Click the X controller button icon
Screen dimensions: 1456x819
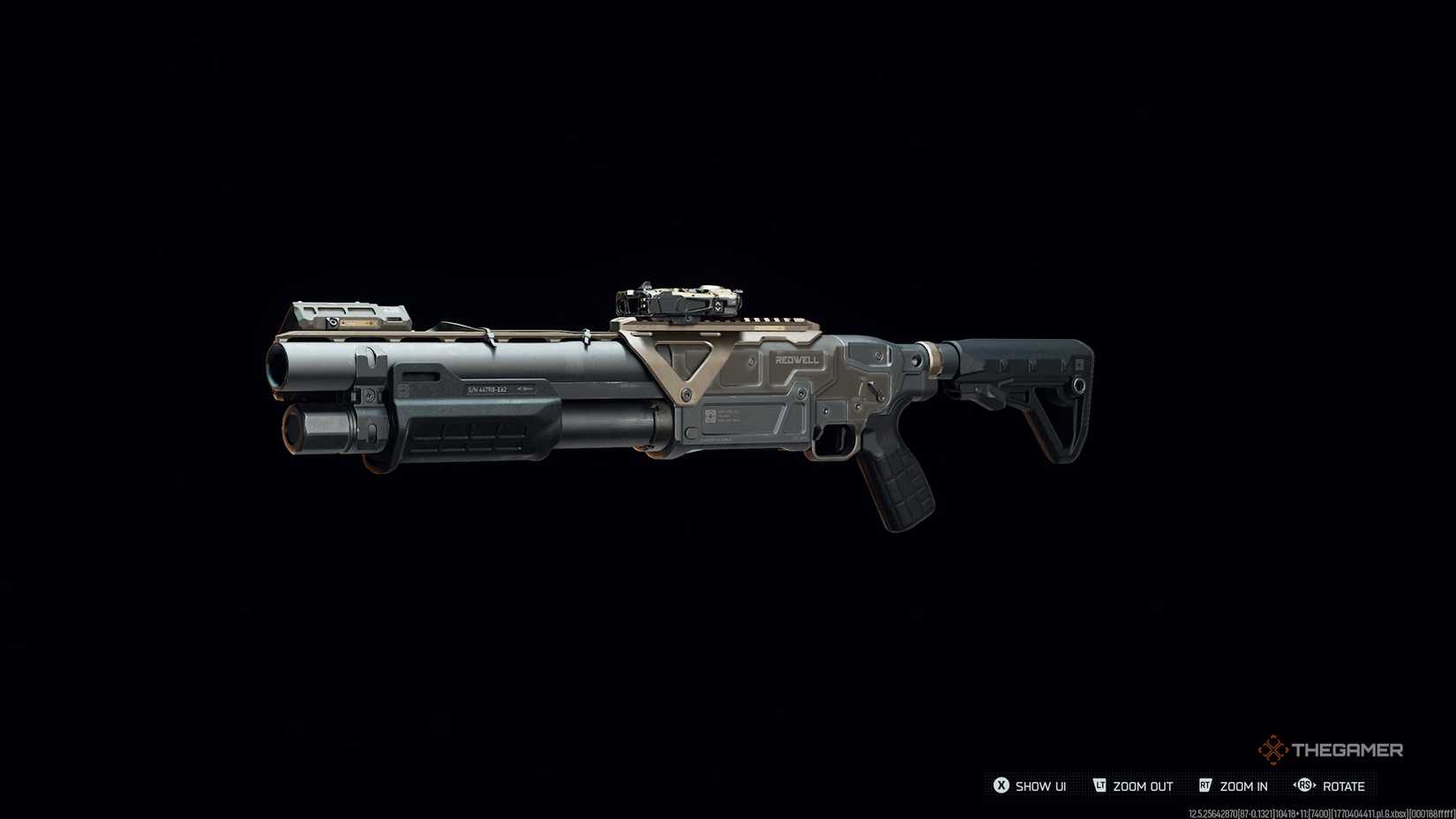(x=1002, y=786)
